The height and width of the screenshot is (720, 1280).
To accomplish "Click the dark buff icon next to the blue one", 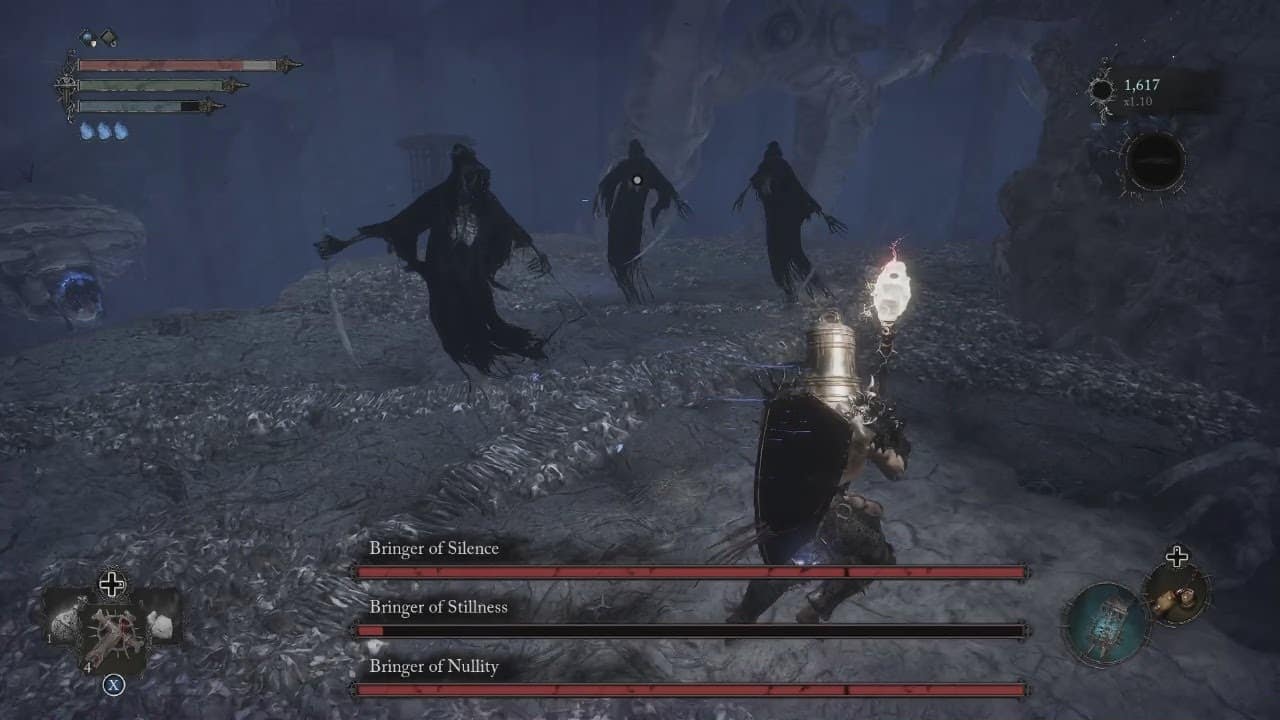I will click(110, 38).
